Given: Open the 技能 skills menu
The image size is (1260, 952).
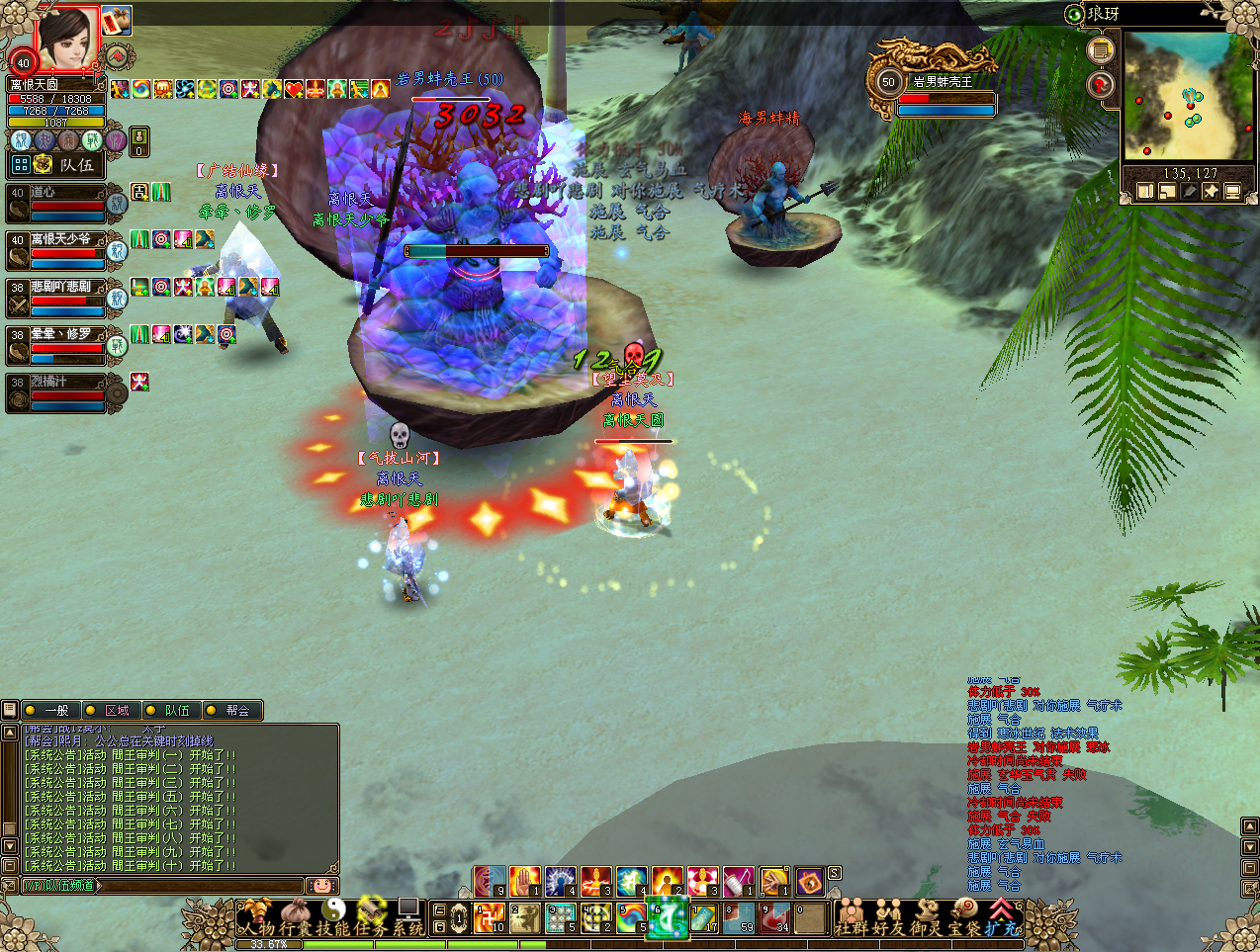Looking at the screenshot, I should [335, 918].
